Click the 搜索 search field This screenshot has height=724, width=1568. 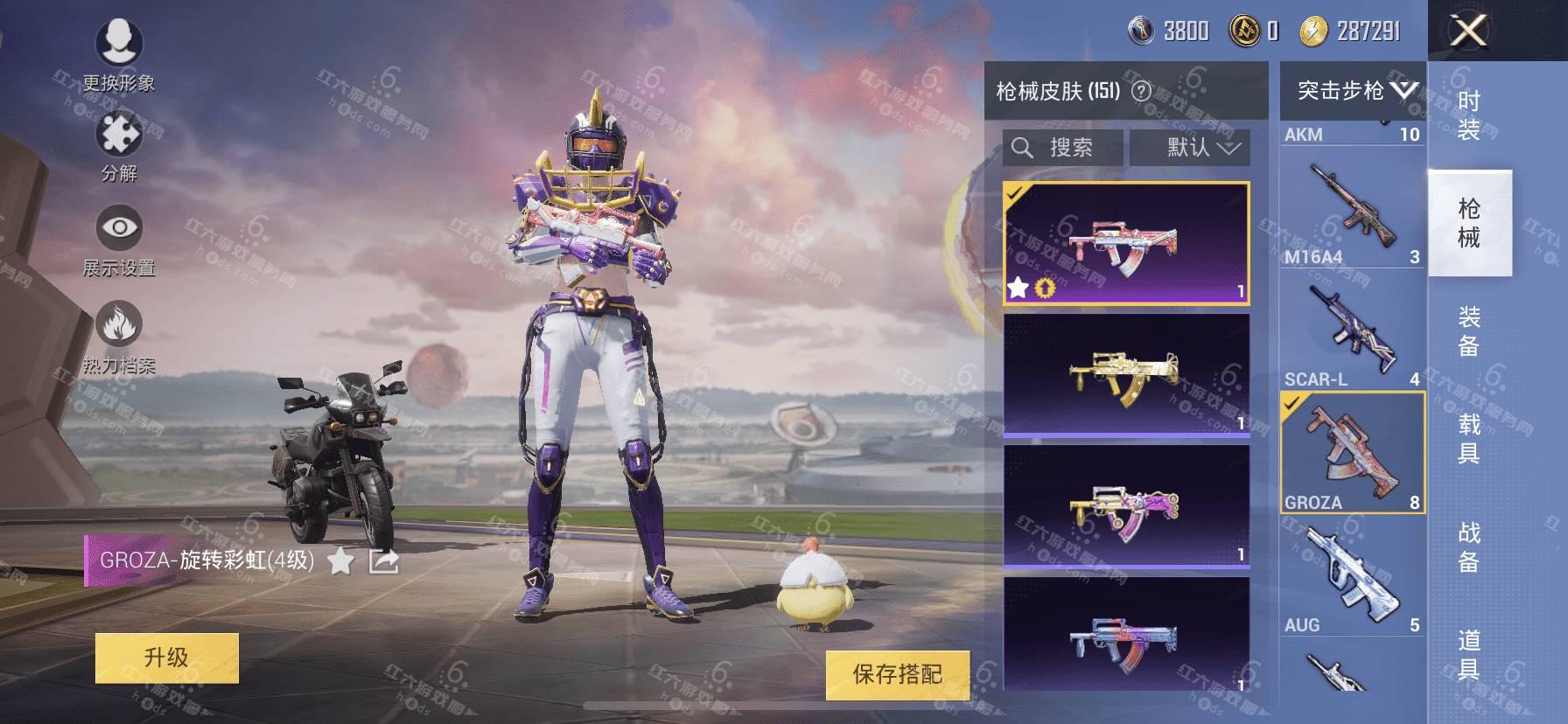point(1063,148)
